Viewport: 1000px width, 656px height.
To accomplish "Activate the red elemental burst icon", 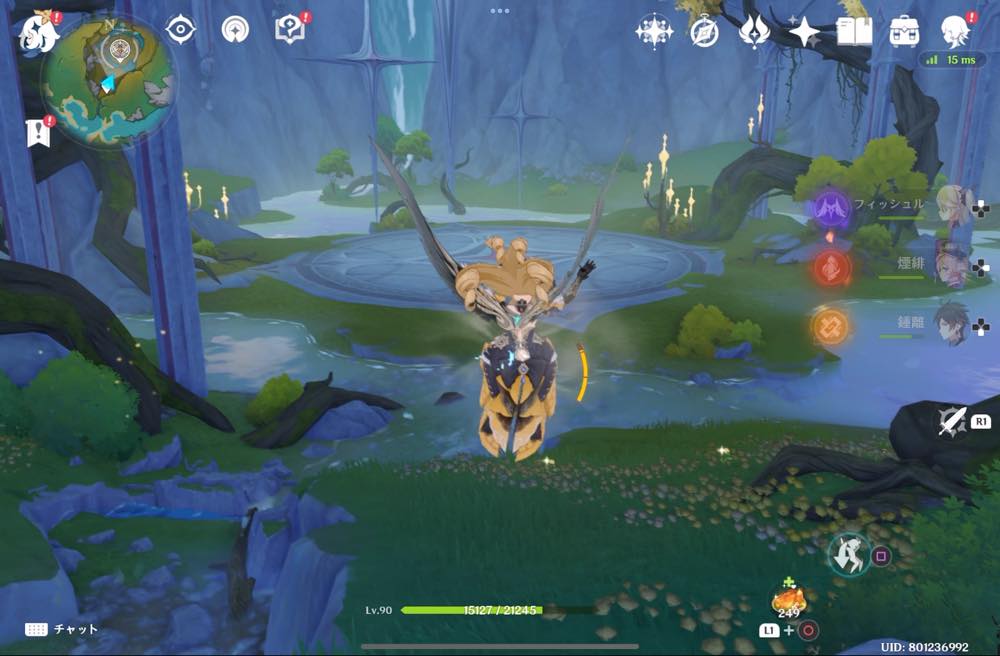I will [x=831, y=267].
